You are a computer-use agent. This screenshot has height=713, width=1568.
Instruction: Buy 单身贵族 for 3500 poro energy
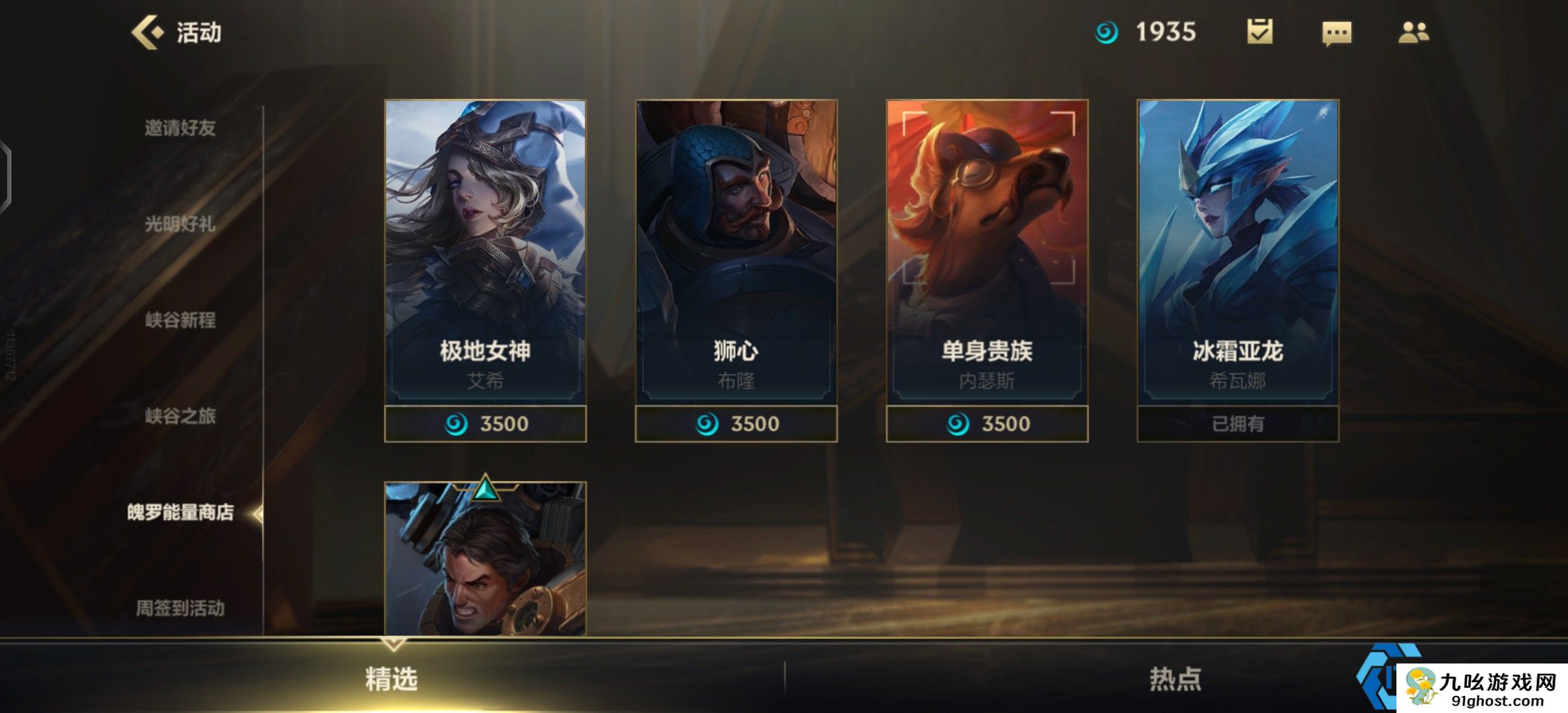(987, 424)
